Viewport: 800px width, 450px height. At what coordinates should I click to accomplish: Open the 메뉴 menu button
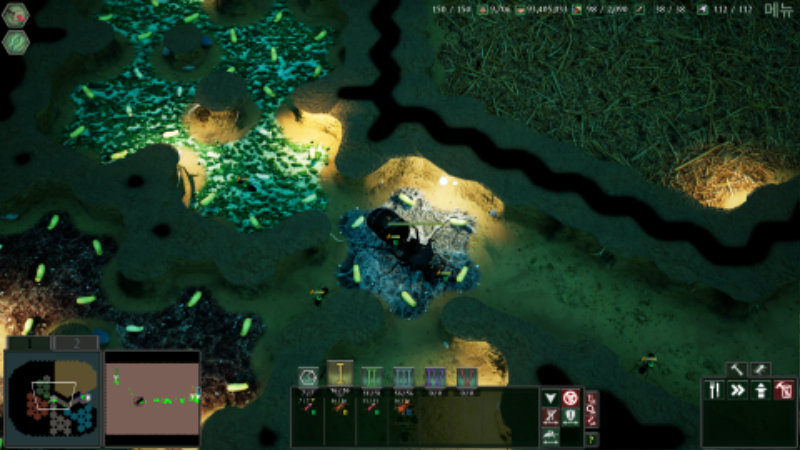click(778, 9)
